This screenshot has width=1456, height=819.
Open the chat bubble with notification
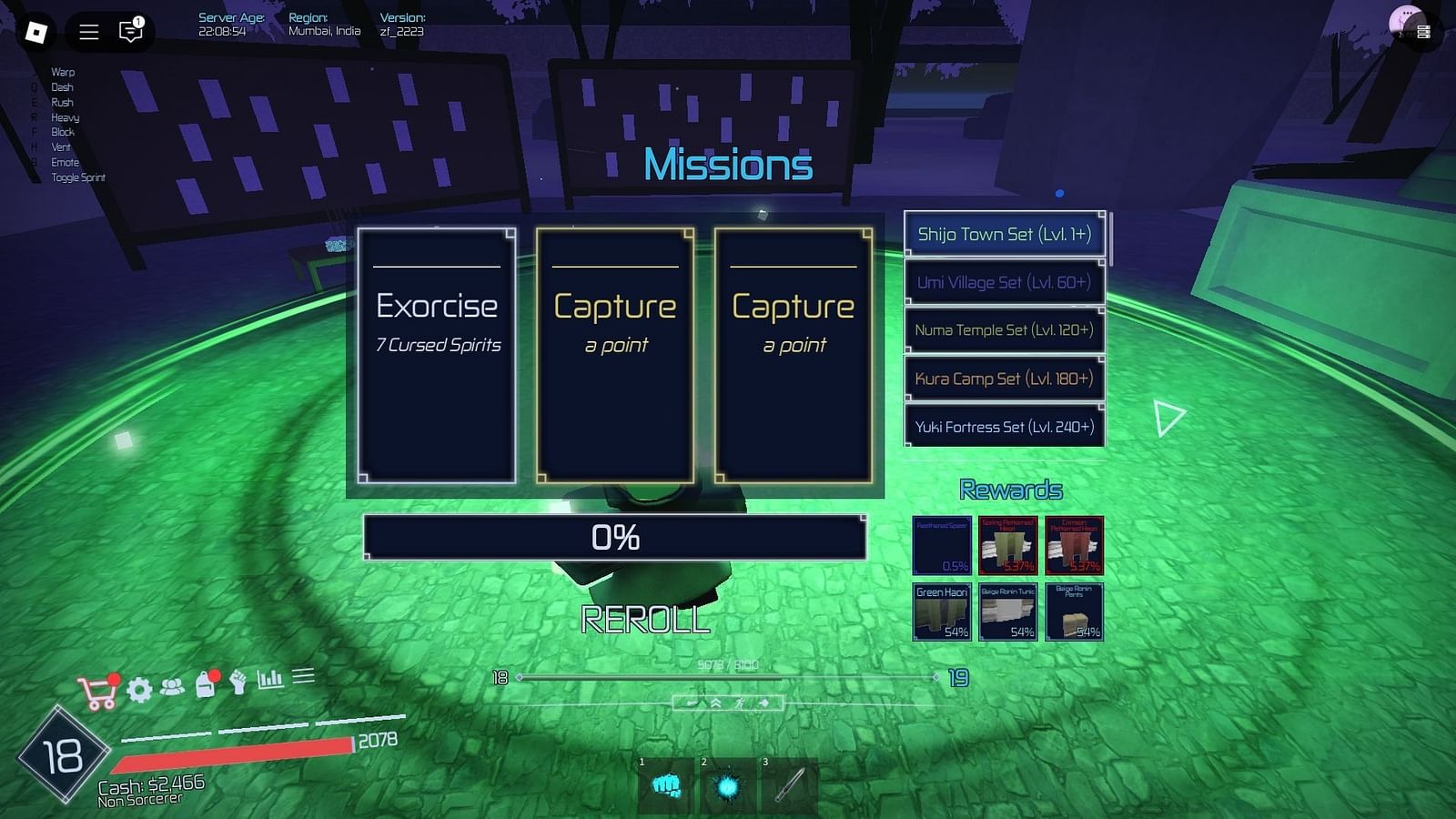pyautogui.click(x=128, y=32)
